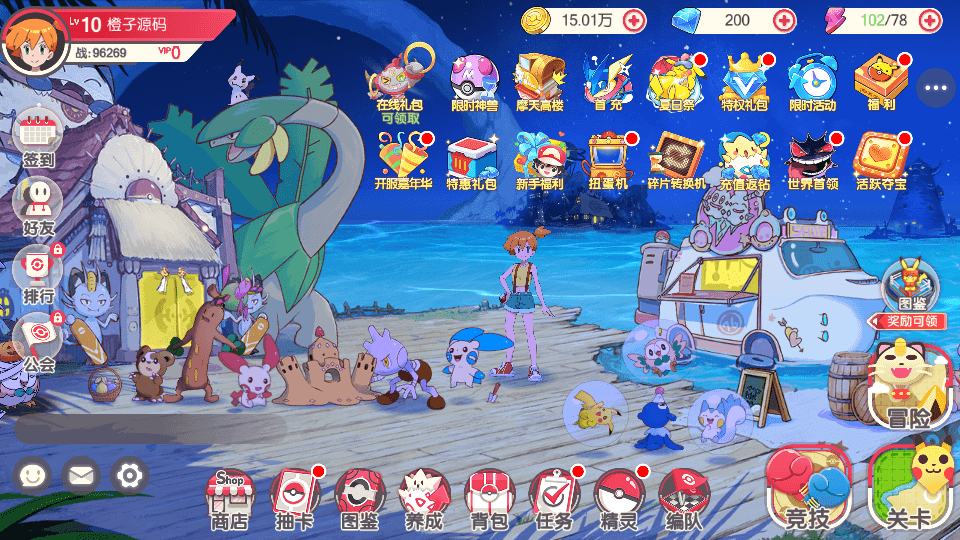Open the 世界首领 world boss event

811,160
